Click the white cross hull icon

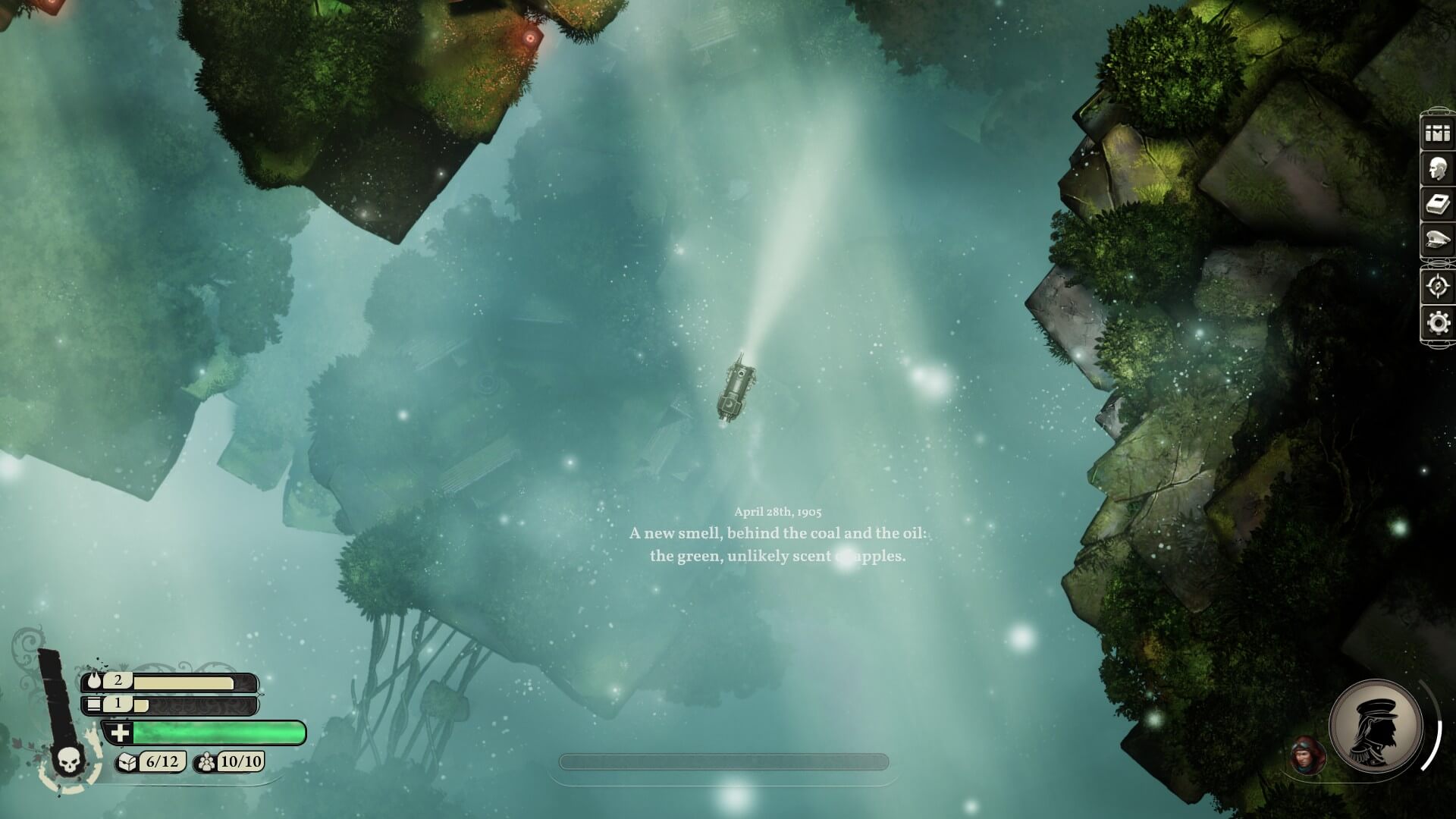click(x=121, y=733)
